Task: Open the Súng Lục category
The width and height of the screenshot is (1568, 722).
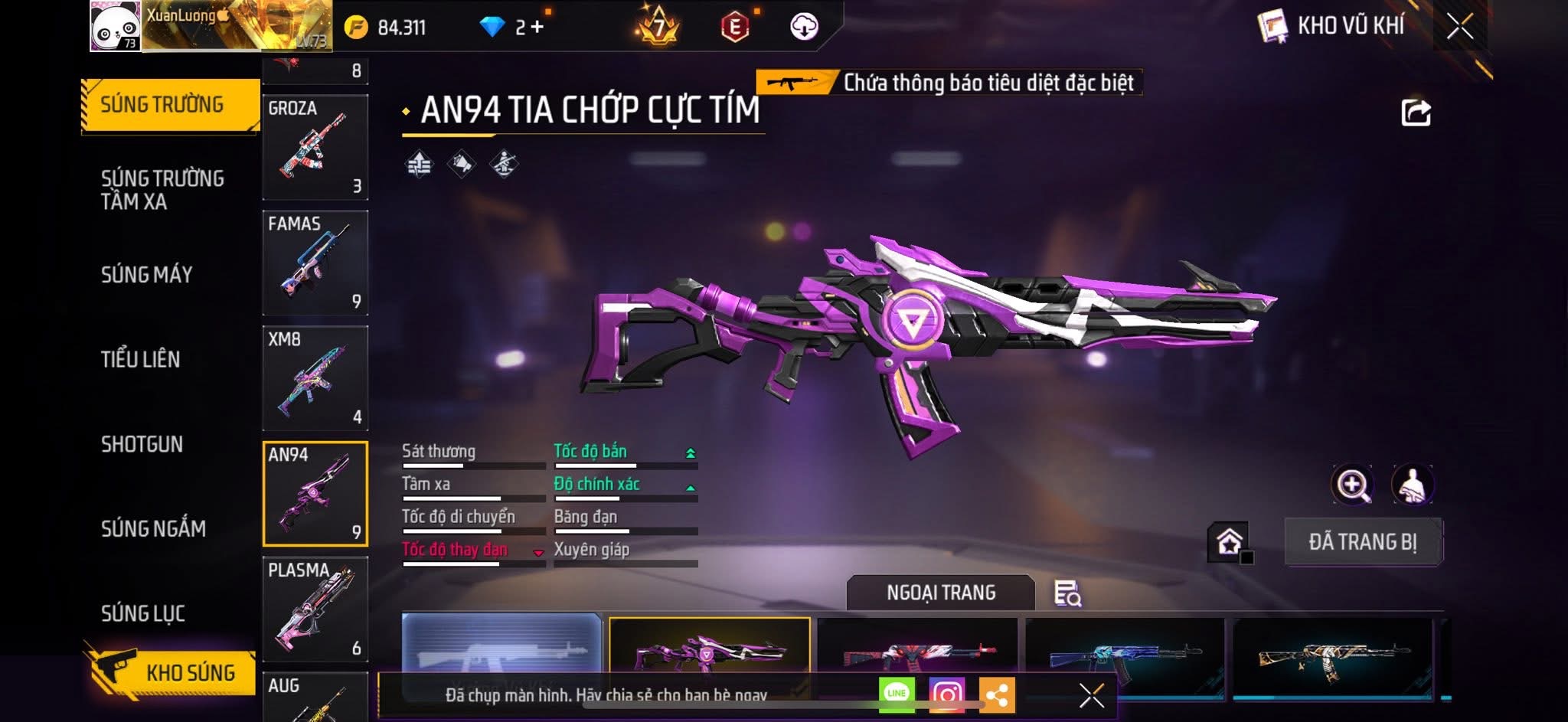Action: click(143, 613)
